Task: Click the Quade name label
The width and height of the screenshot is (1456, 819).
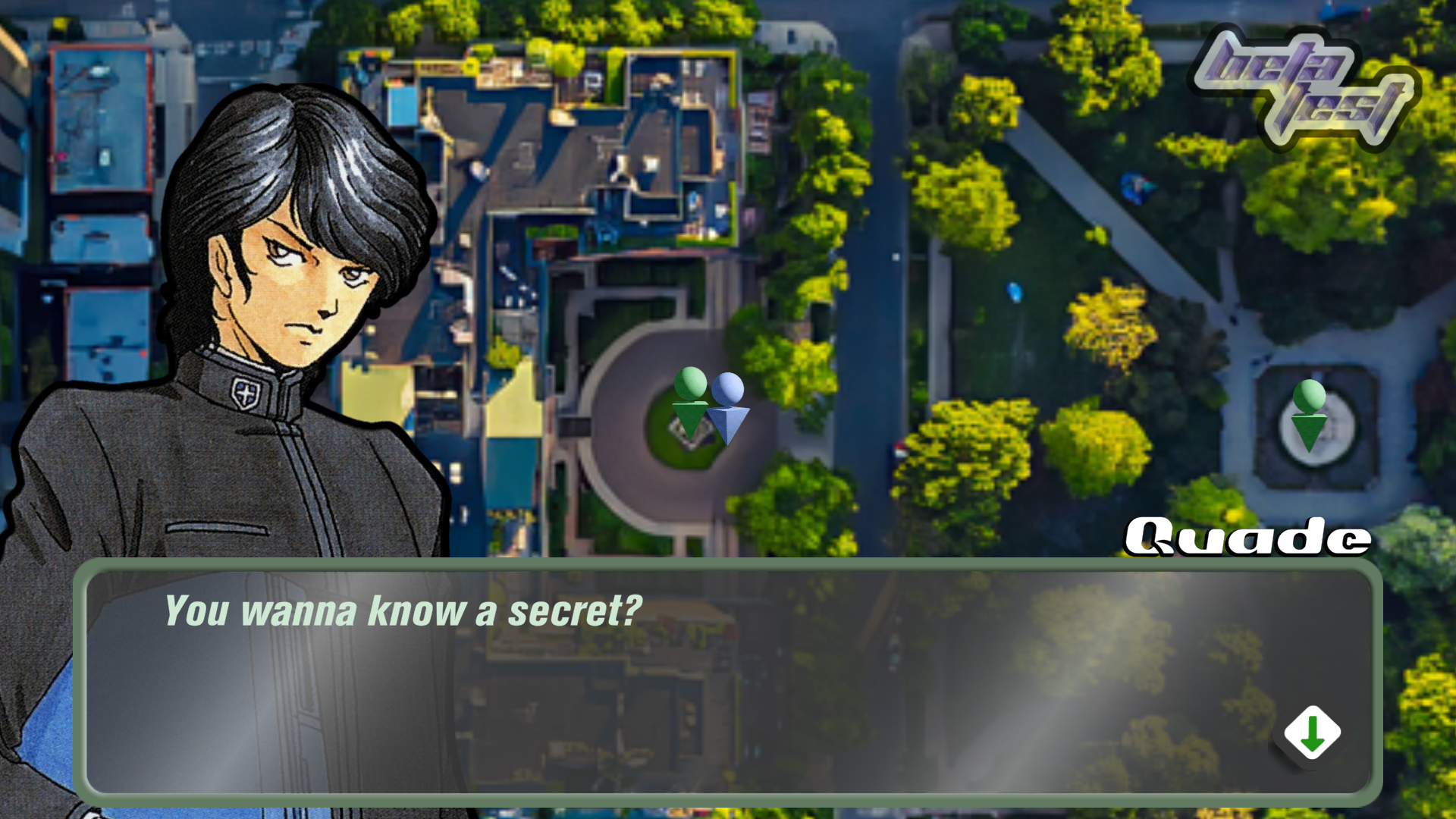Action: (x=1246, y=536)
